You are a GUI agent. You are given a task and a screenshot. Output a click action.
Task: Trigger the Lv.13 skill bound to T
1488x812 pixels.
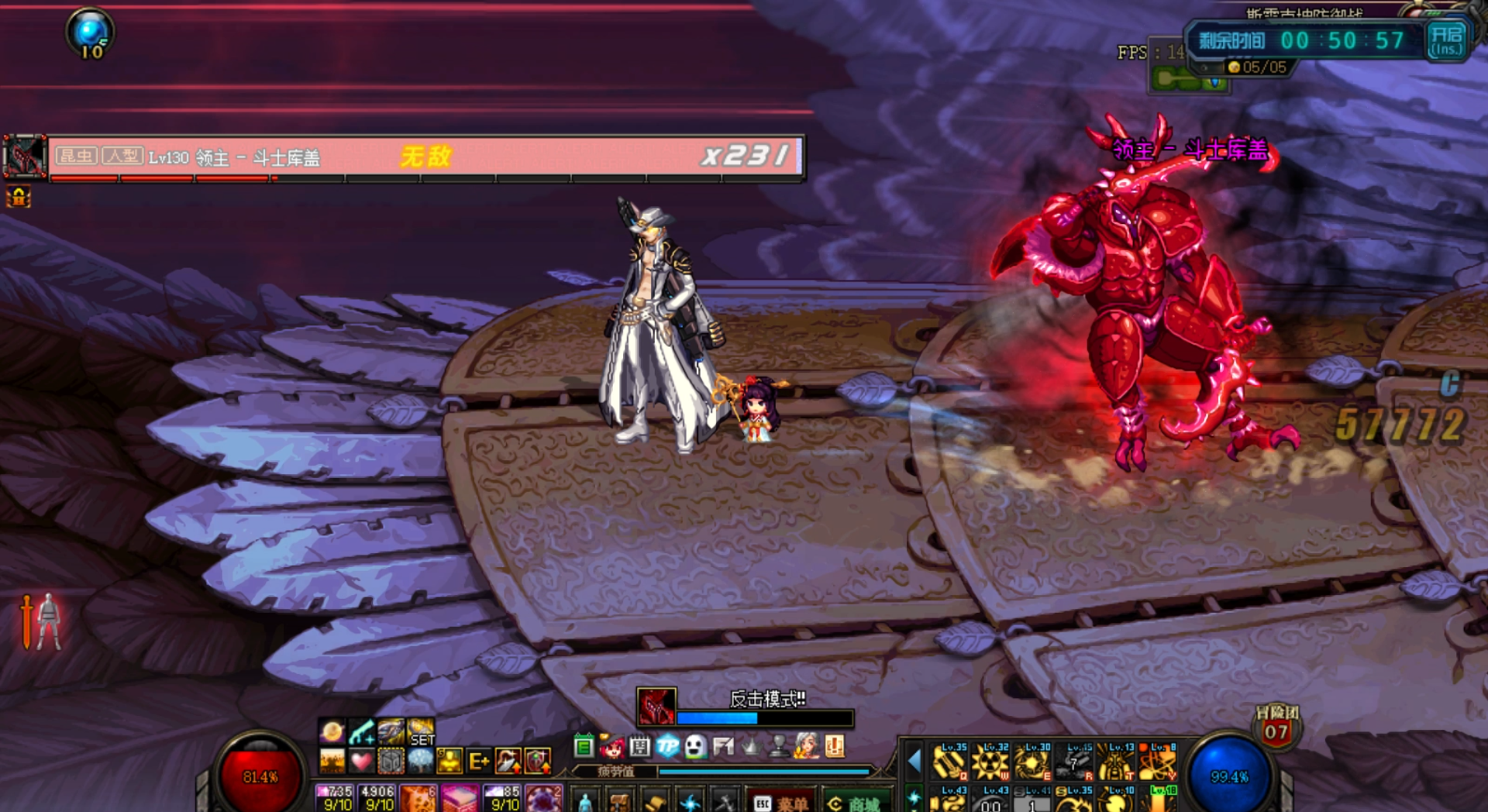click(1115, 761)
